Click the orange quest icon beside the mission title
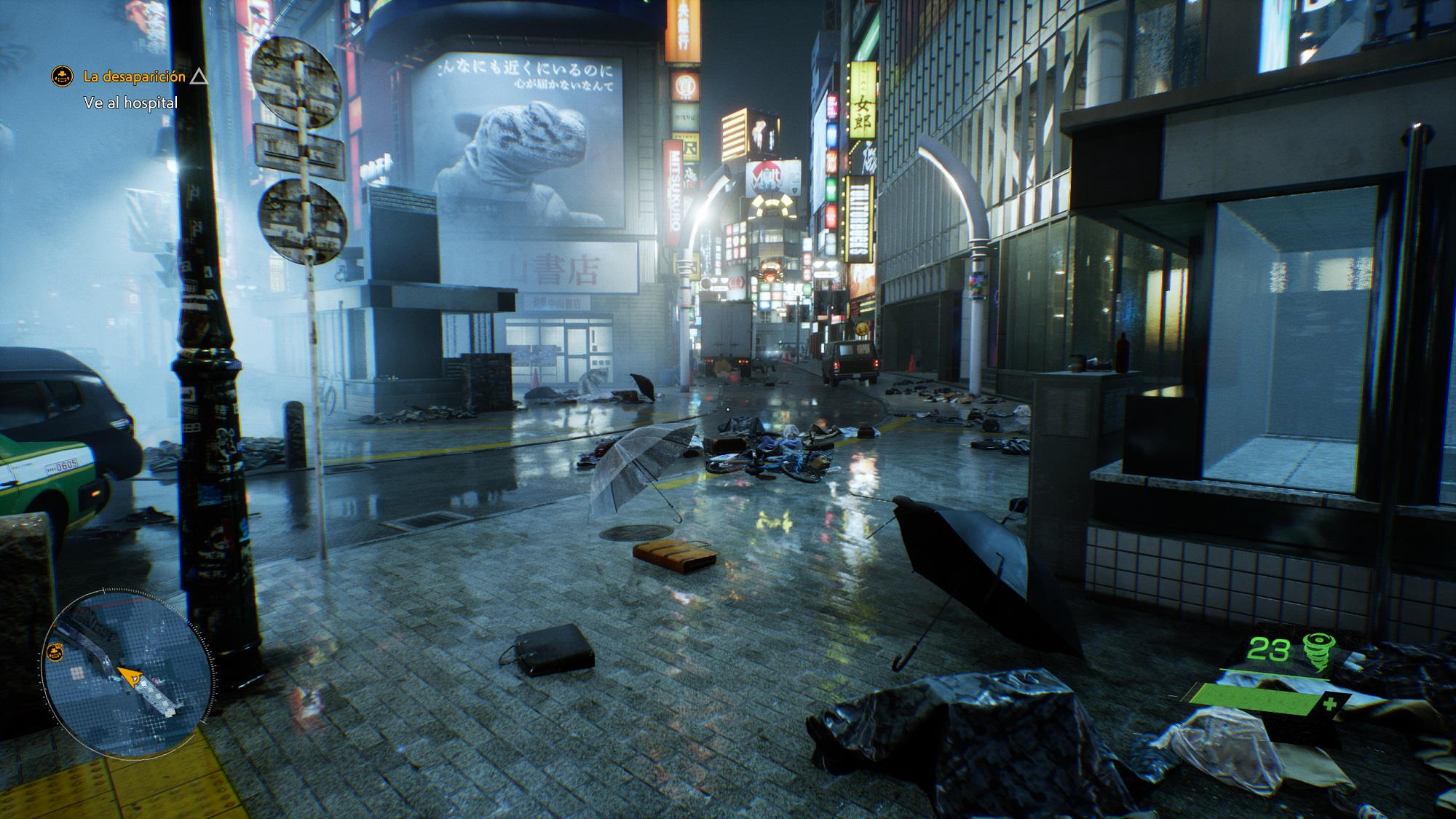1456x819 pixels. tap(63, 76)
